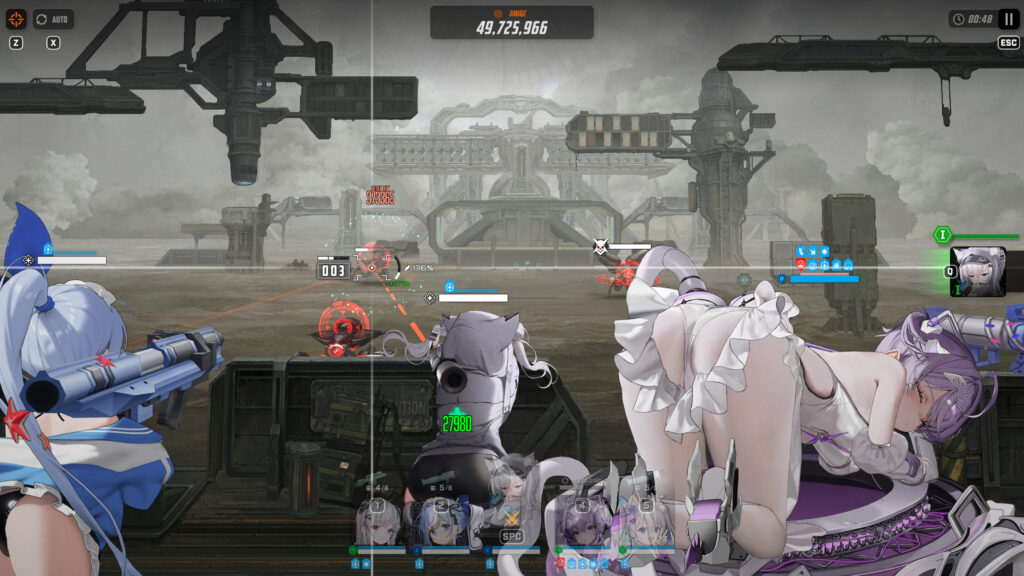The image size is (1024, 576).
Task: Select squad portrait number 5
Action: pos(643,522)
